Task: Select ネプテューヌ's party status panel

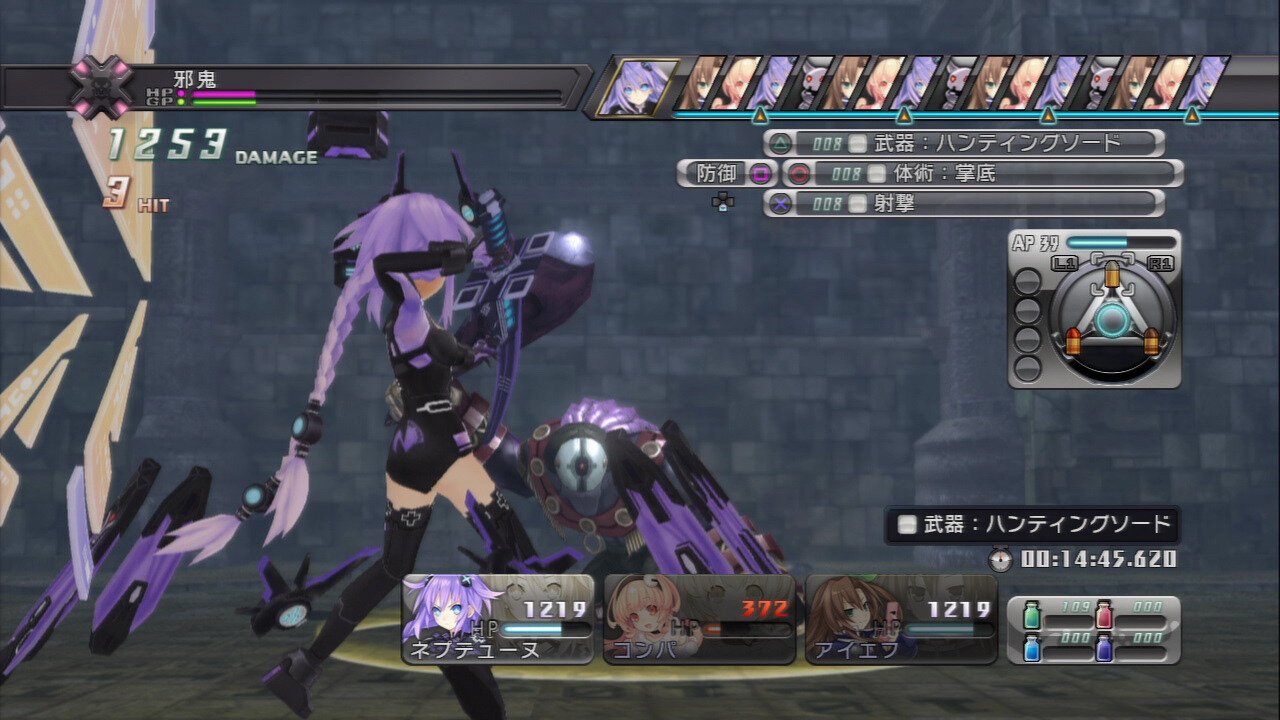Action: pos(498,620)
